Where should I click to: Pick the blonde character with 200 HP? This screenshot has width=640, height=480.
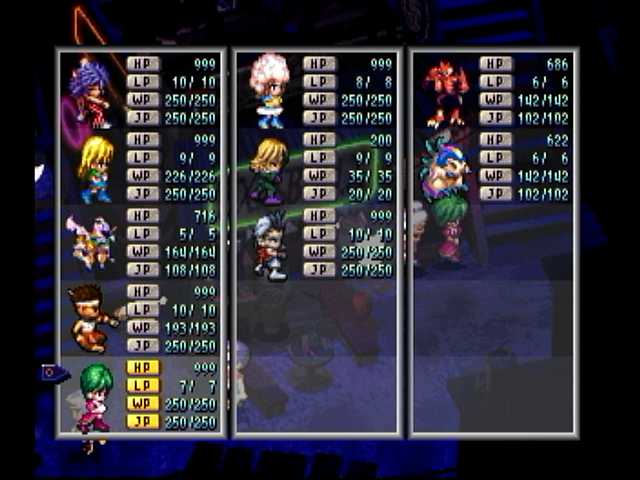[x=268, y=168]
